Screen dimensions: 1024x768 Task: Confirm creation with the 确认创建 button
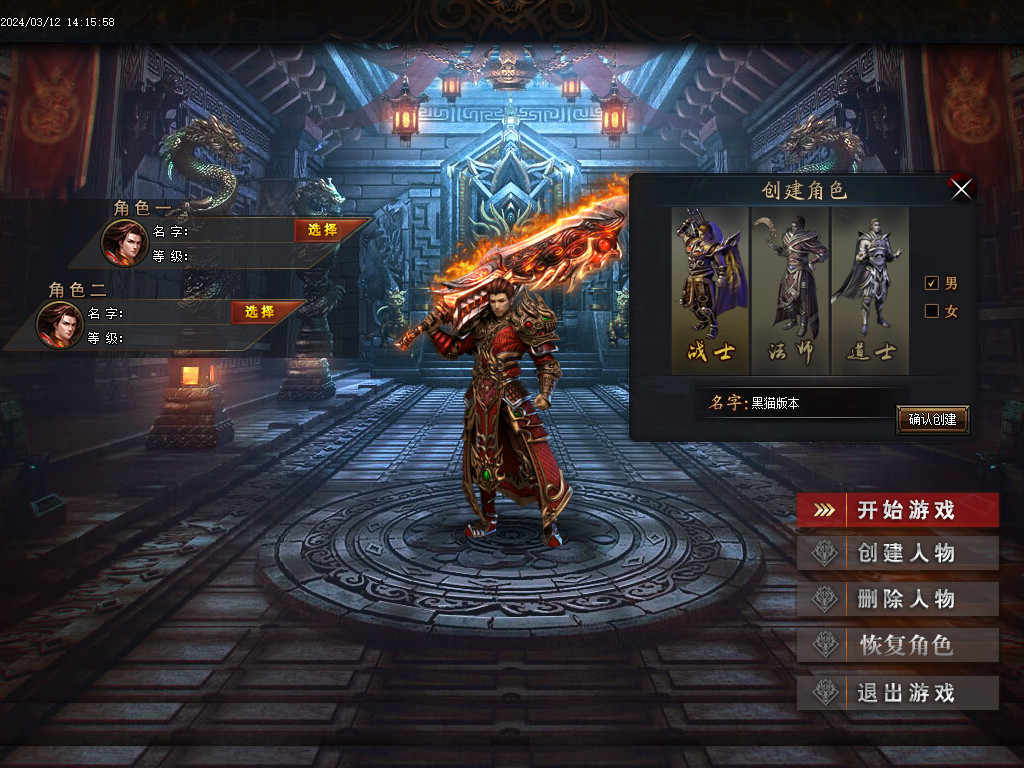coord(932,420)
